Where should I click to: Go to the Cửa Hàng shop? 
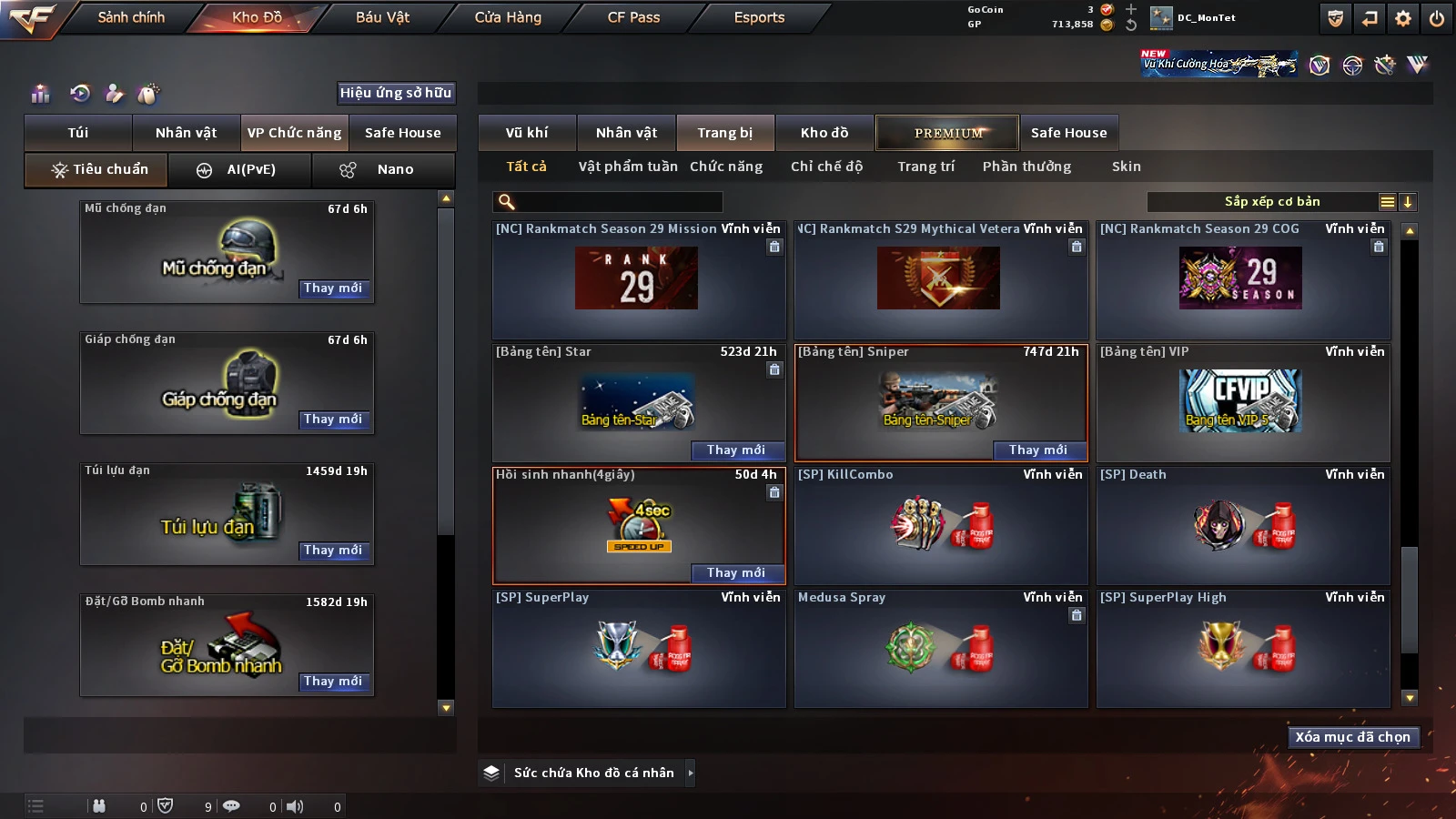pyautogui.click(x=508, y=17)
